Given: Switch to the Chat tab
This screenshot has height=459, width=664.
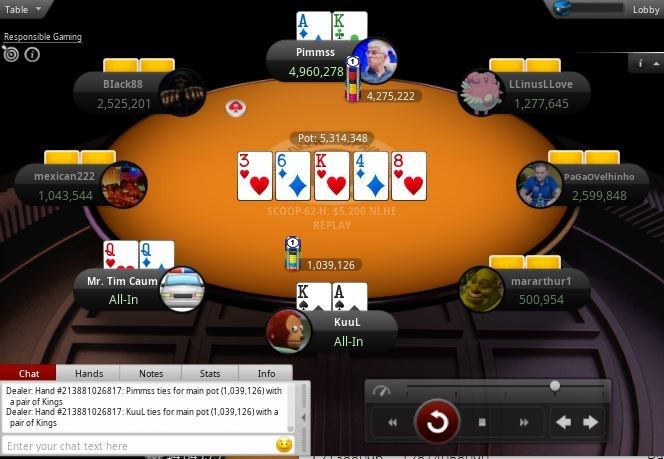Looking at the screenshot, I should [x=29, y=373].
